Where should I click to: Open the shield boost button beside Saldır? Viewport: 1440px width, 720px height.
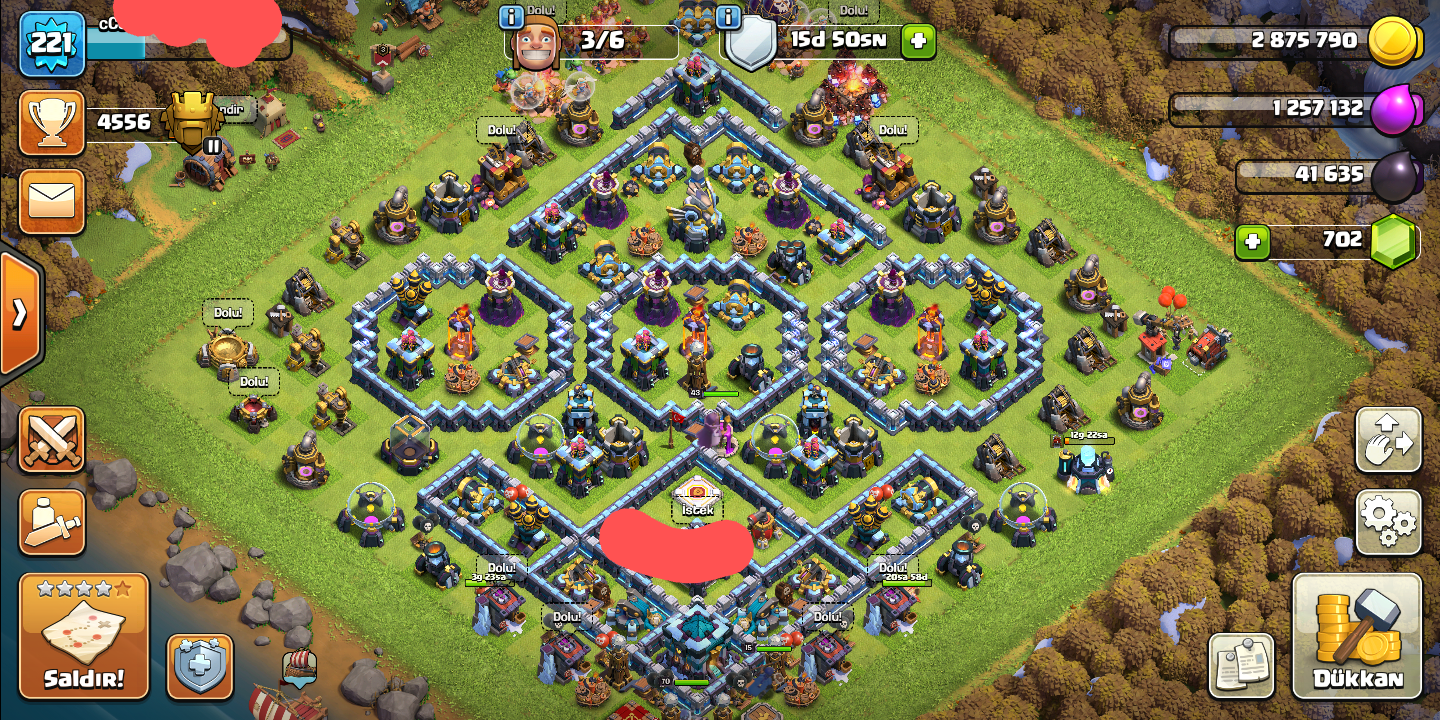click(200, 665)
